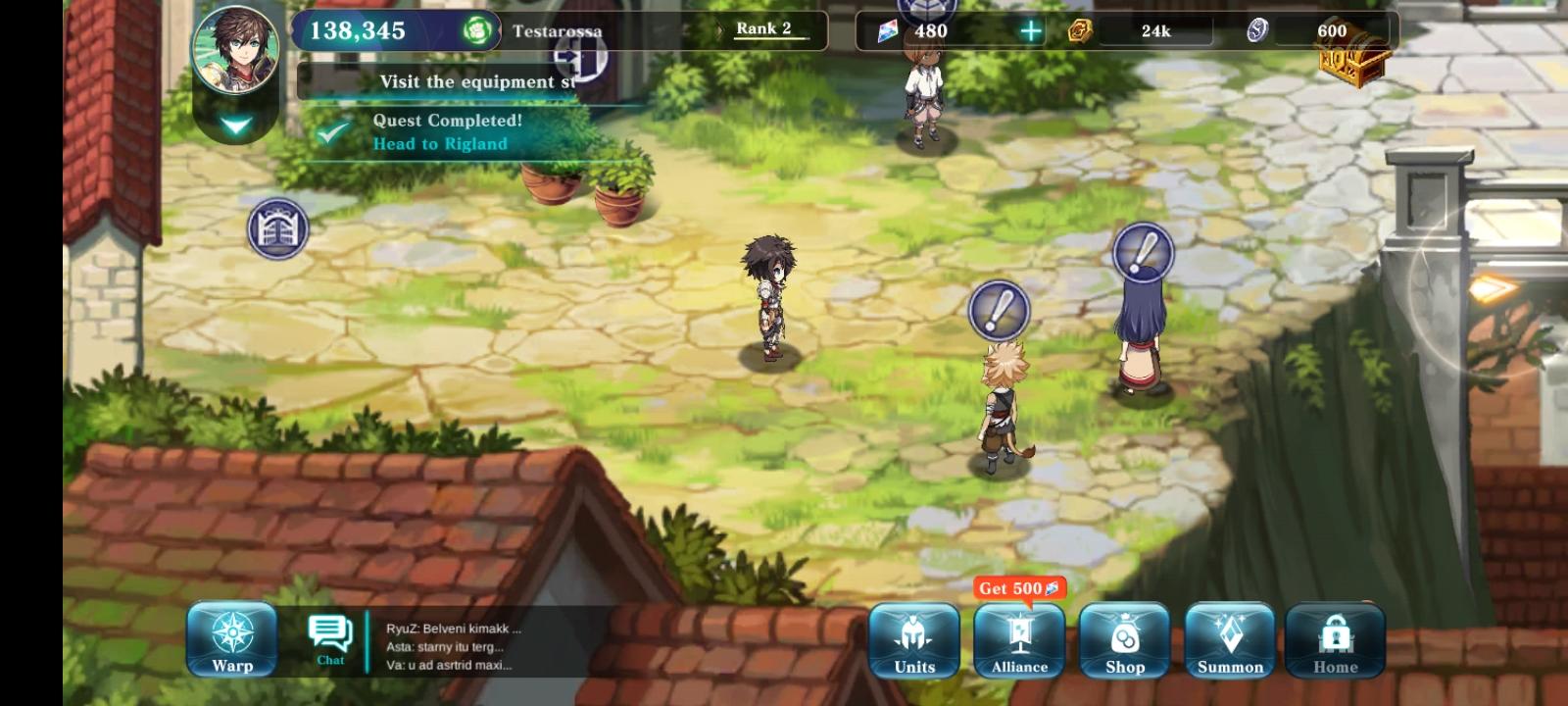
Task: Open the Rank 2 details
Action: tap(764, 30)
